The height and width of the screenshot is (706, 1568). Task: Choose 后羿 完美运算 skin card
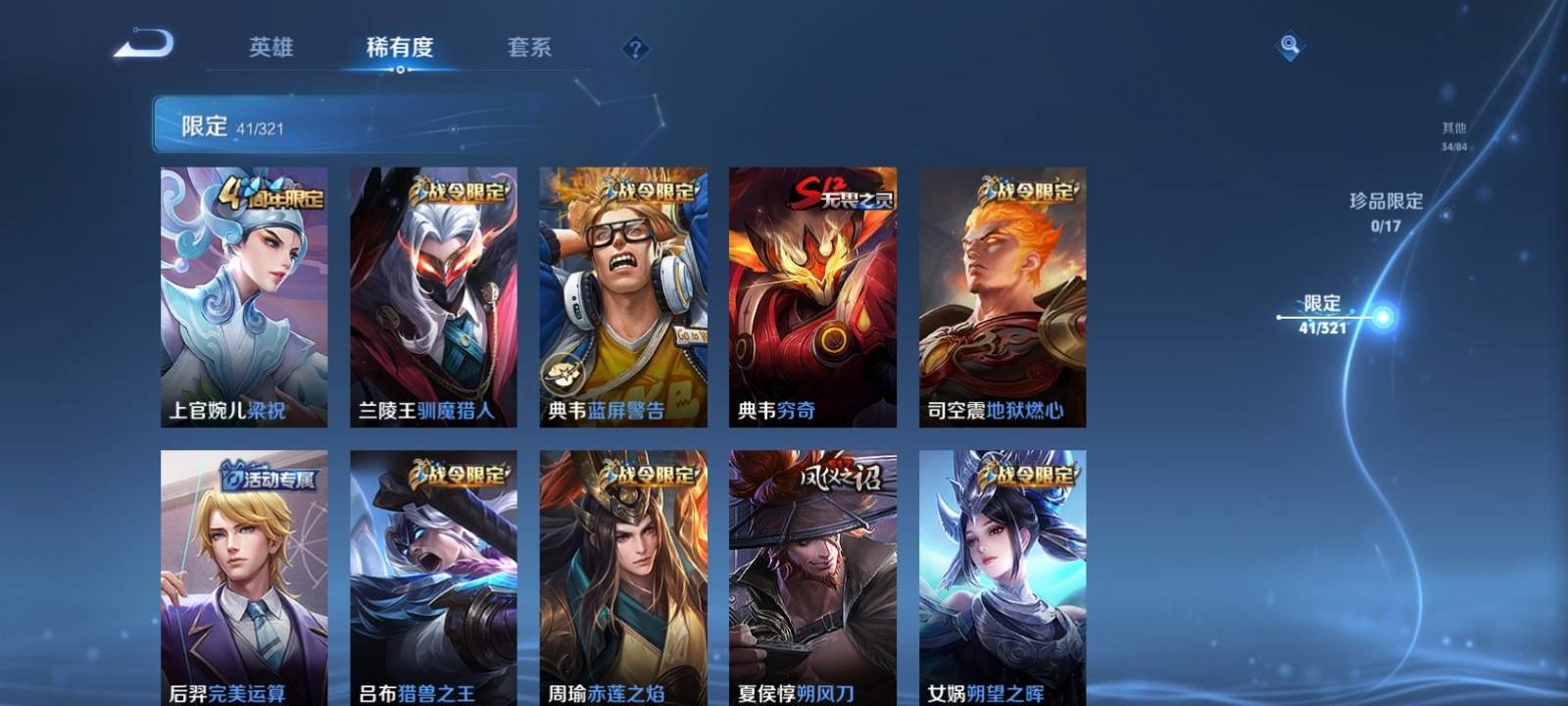pyautogui.click(x=244, y=578)
